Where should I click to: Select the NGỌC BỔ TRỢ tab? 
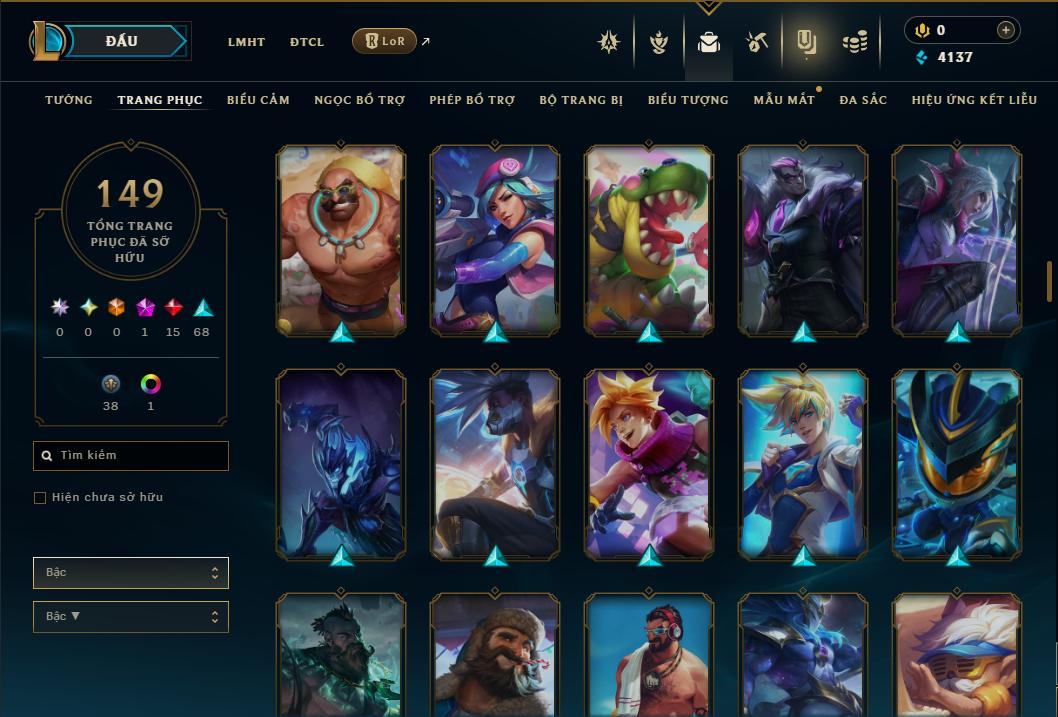tap(359, 100)
